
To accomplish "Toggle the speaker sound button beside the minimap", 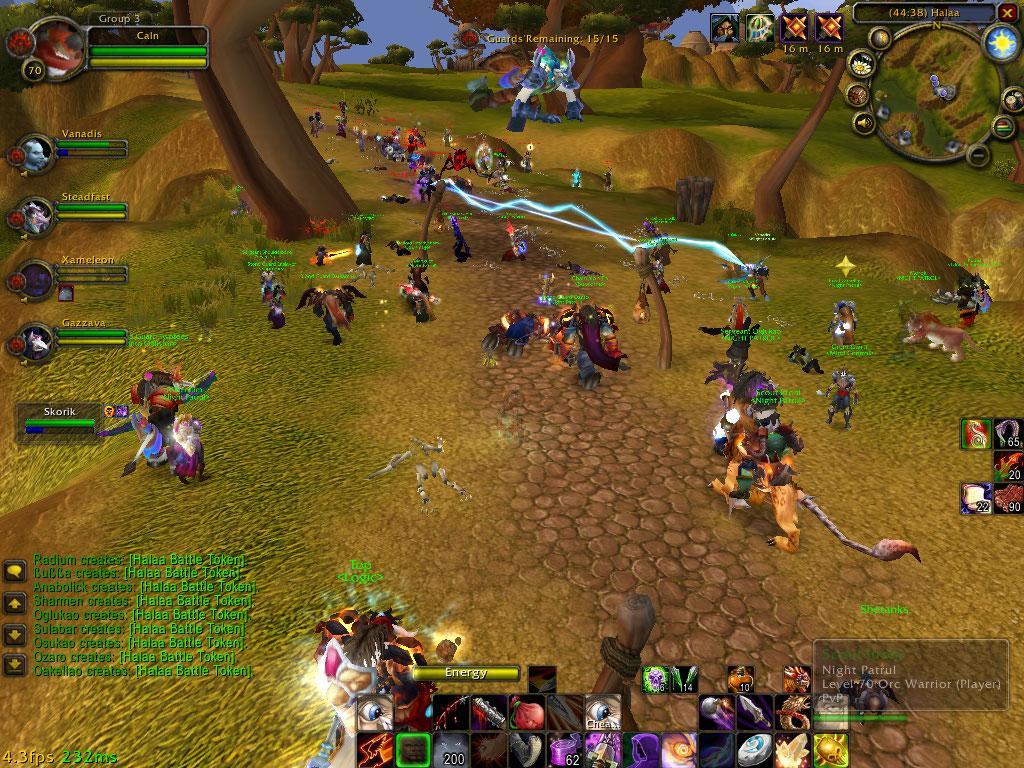I will pos(863,123).
